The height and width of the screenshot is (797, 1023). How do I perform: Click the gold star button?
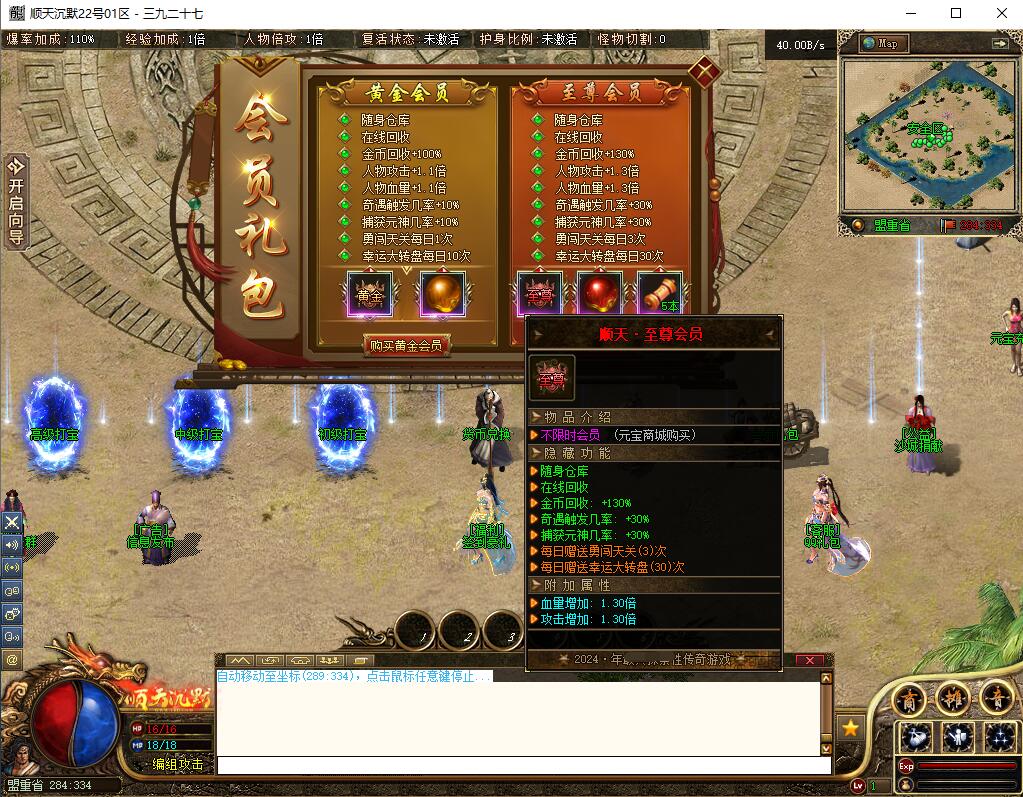(x=850, y=728)
